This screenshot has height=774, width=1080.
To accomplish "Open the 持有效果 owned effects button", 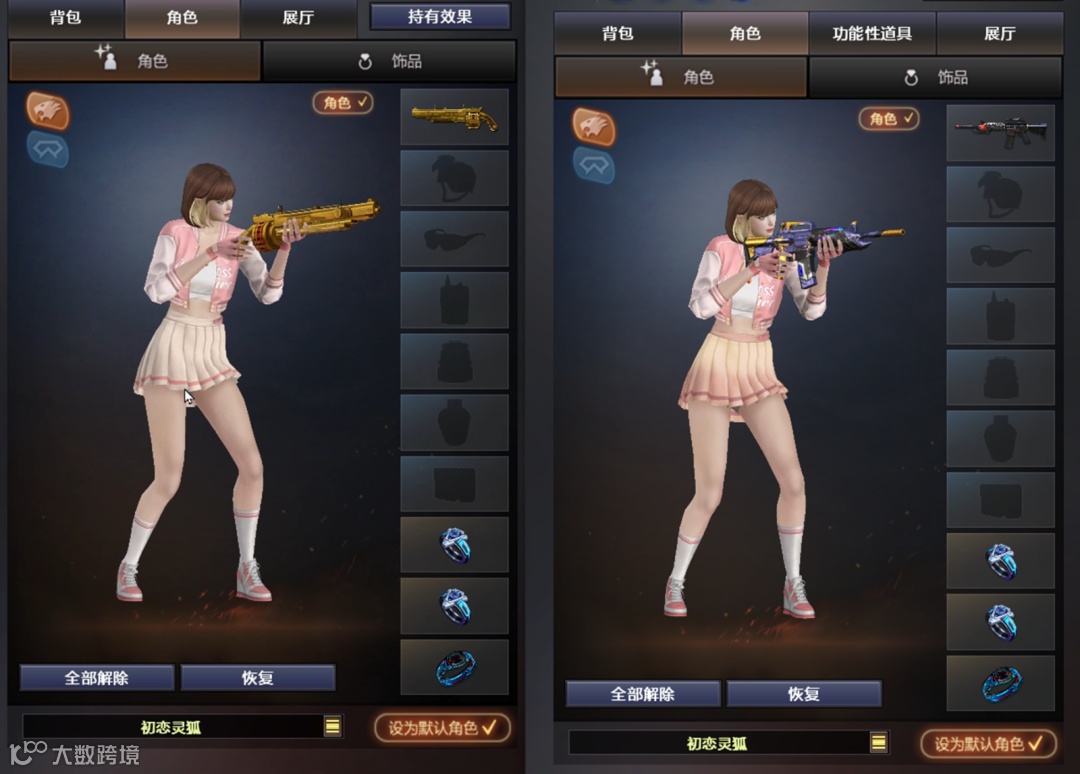I will pyautogui.click(x=440, y=16).
